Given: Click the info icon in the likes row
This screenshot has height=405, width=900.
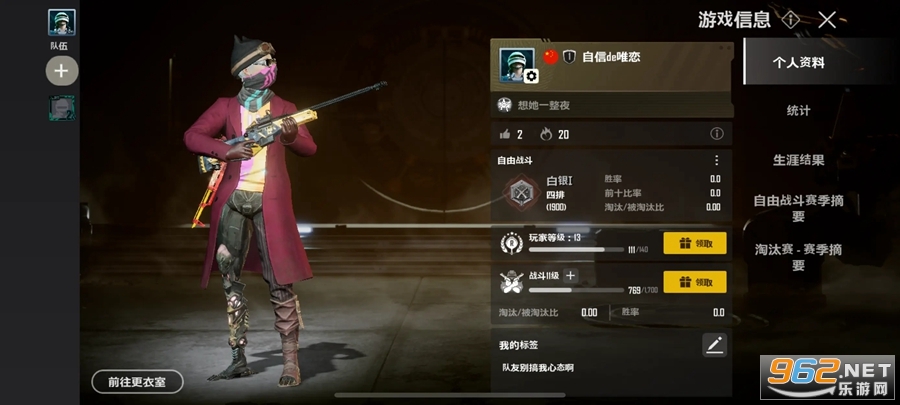Looking at the screenshot, I should tap(716, 134).
